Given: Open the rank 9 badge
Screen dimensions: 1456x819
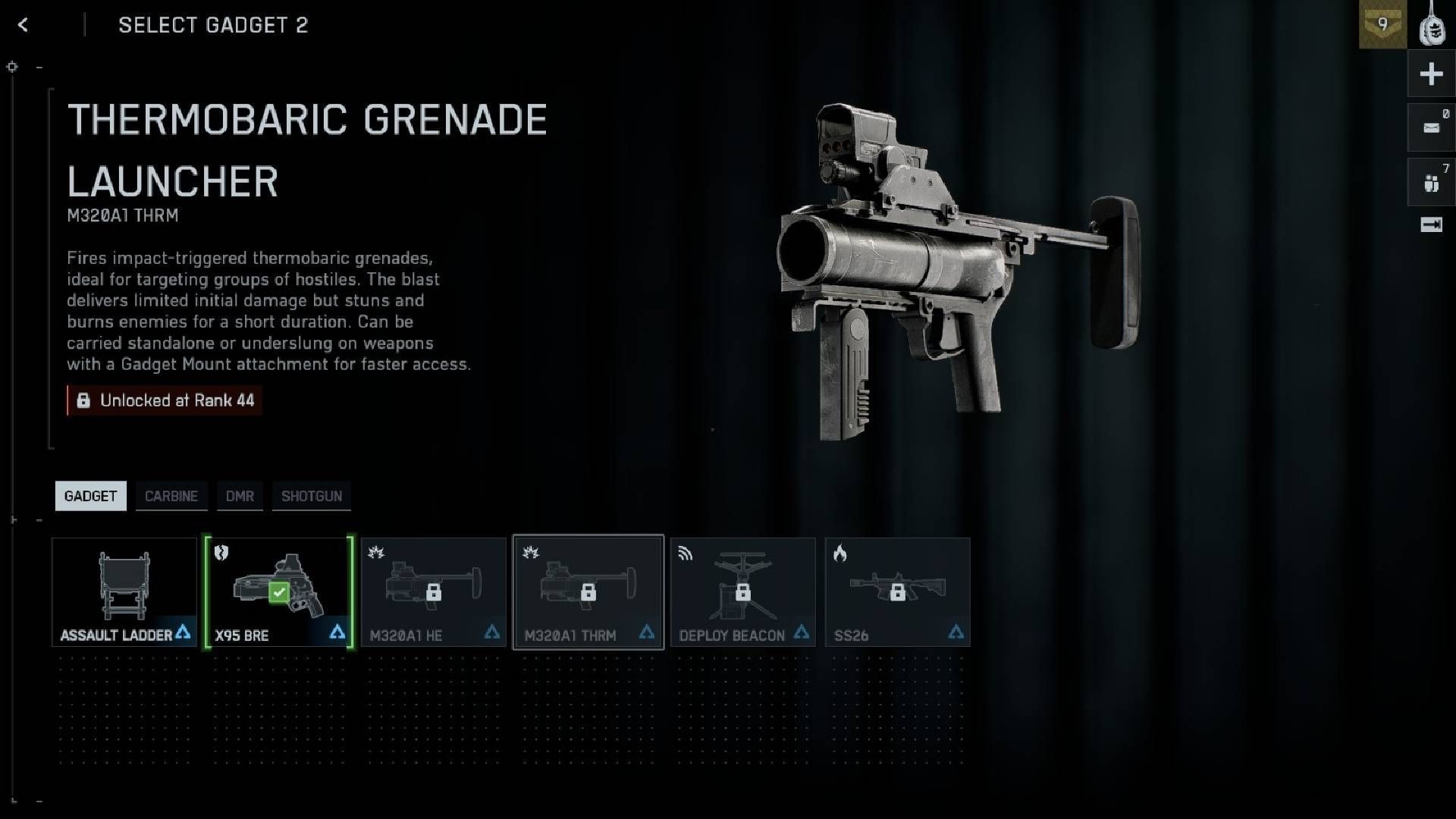Looking at the screenshot, I should pyautogui.click(x=1382, y=25).
